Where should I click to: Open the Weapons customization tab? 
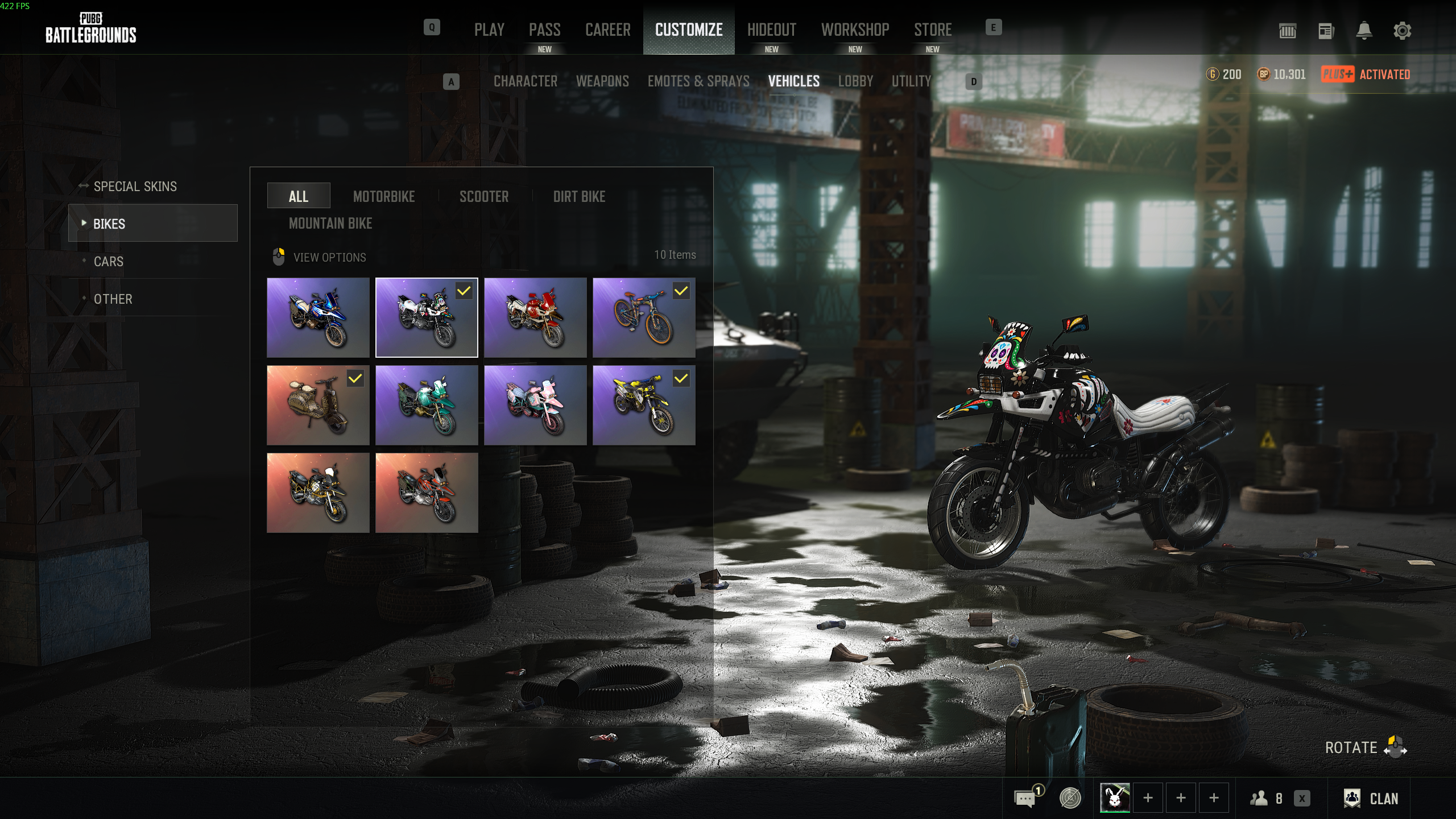click(x=602, y=81)
